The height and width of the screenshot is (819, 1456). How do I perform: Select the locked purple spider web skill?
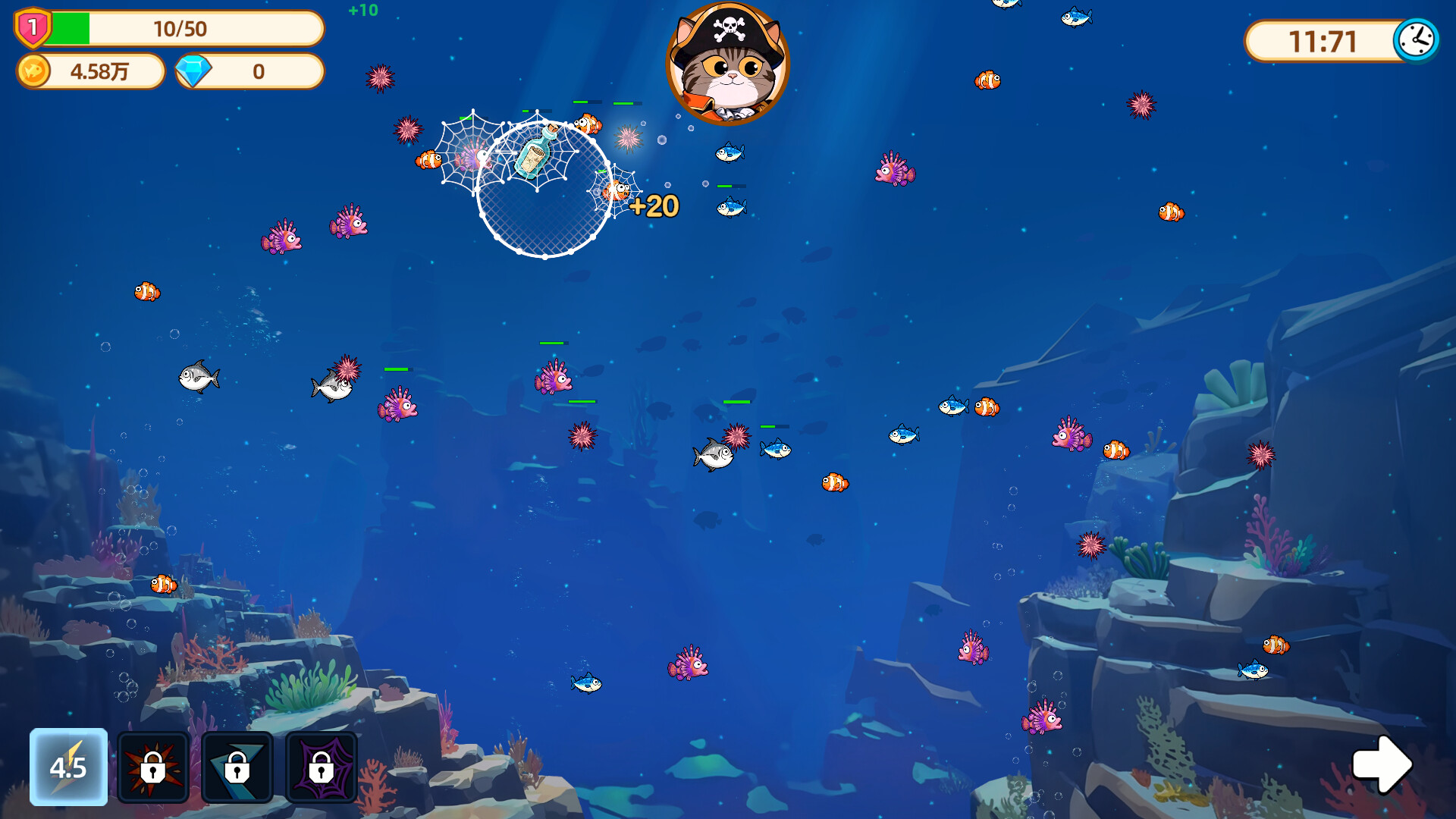[x=322, y=767]
